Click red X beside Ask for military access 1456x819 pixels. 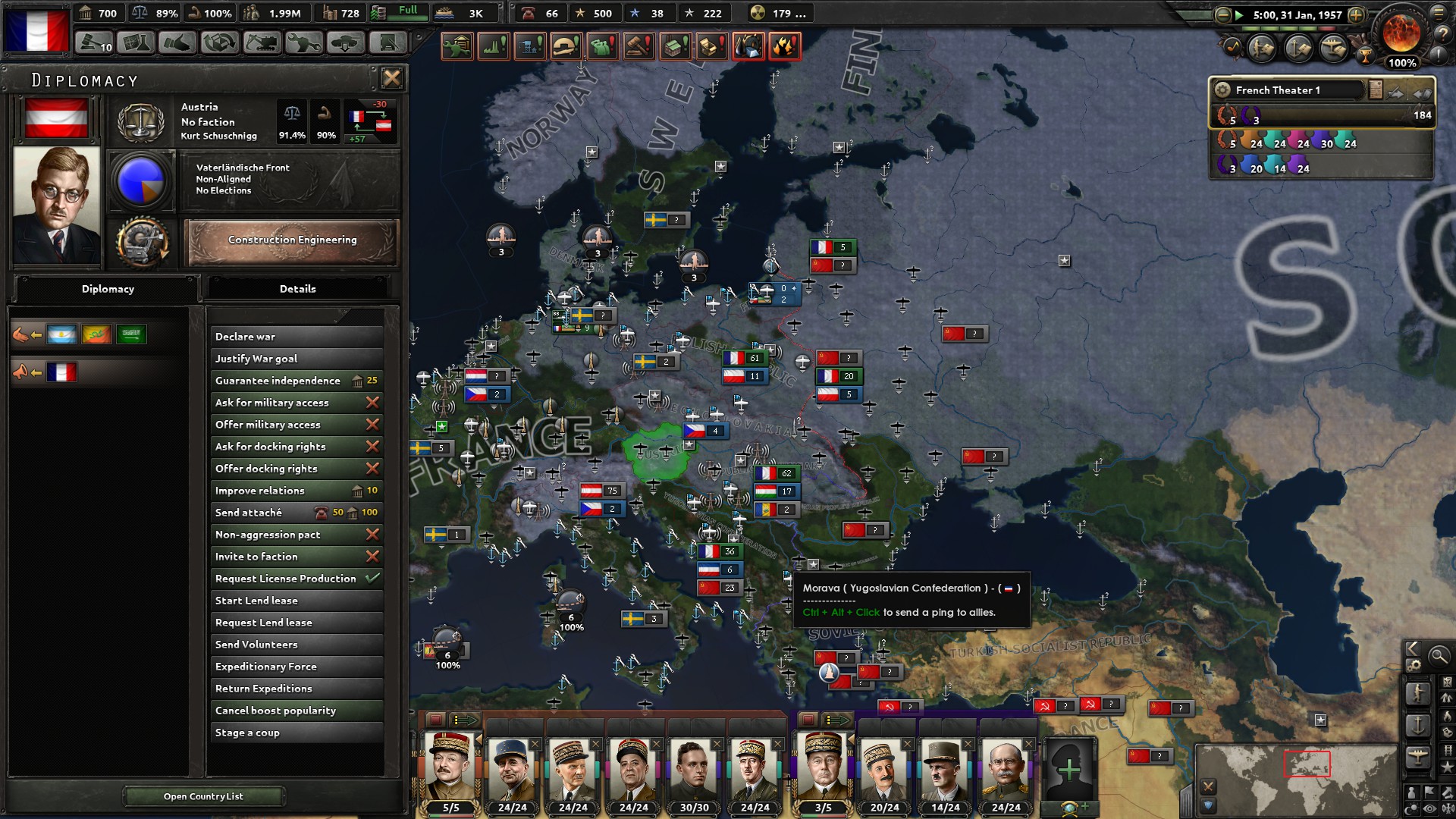[372, 403]
